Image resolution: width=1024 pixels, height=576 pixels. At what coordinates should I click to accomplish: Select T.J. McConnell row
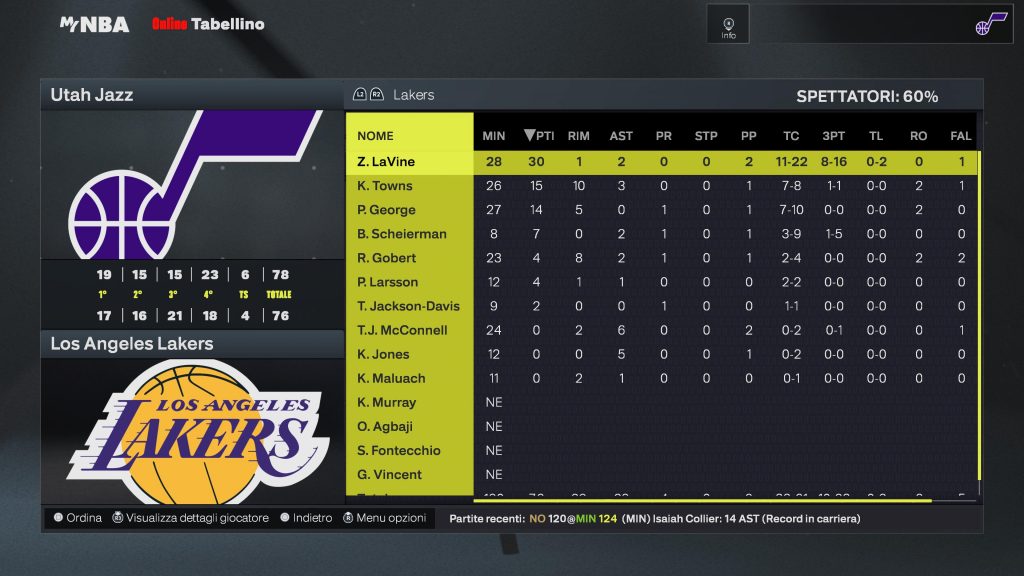tap(402, 330)
